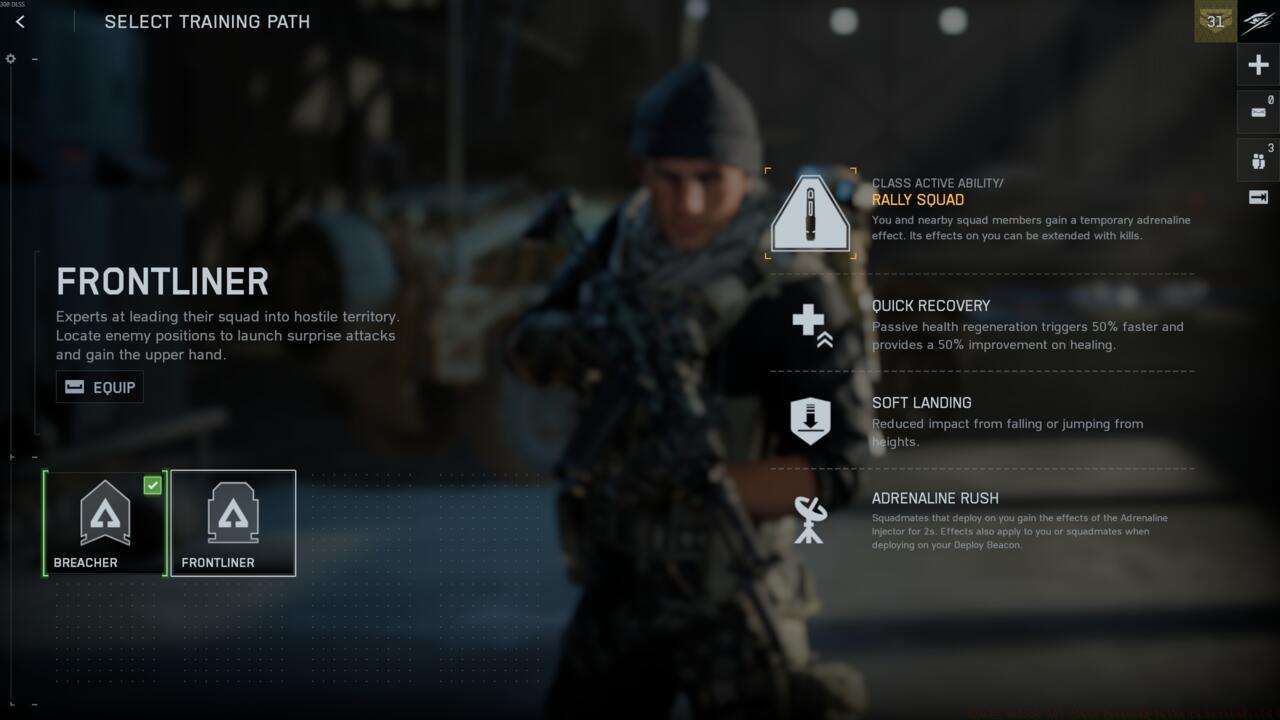Open messages with the mail icon showing 0
The width and height of the screenshot is (1280, 720).
(x=1258, y=111)
